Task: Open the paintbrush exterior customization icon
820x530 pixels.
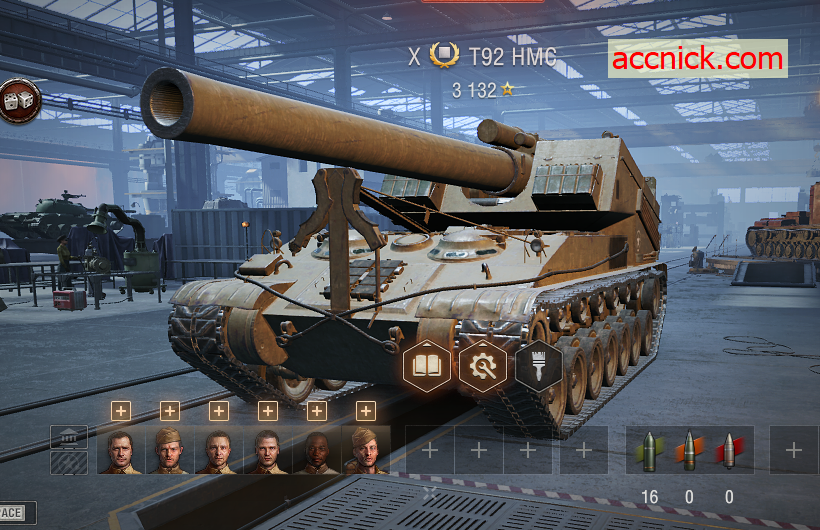Action: (x=538, y=366)
